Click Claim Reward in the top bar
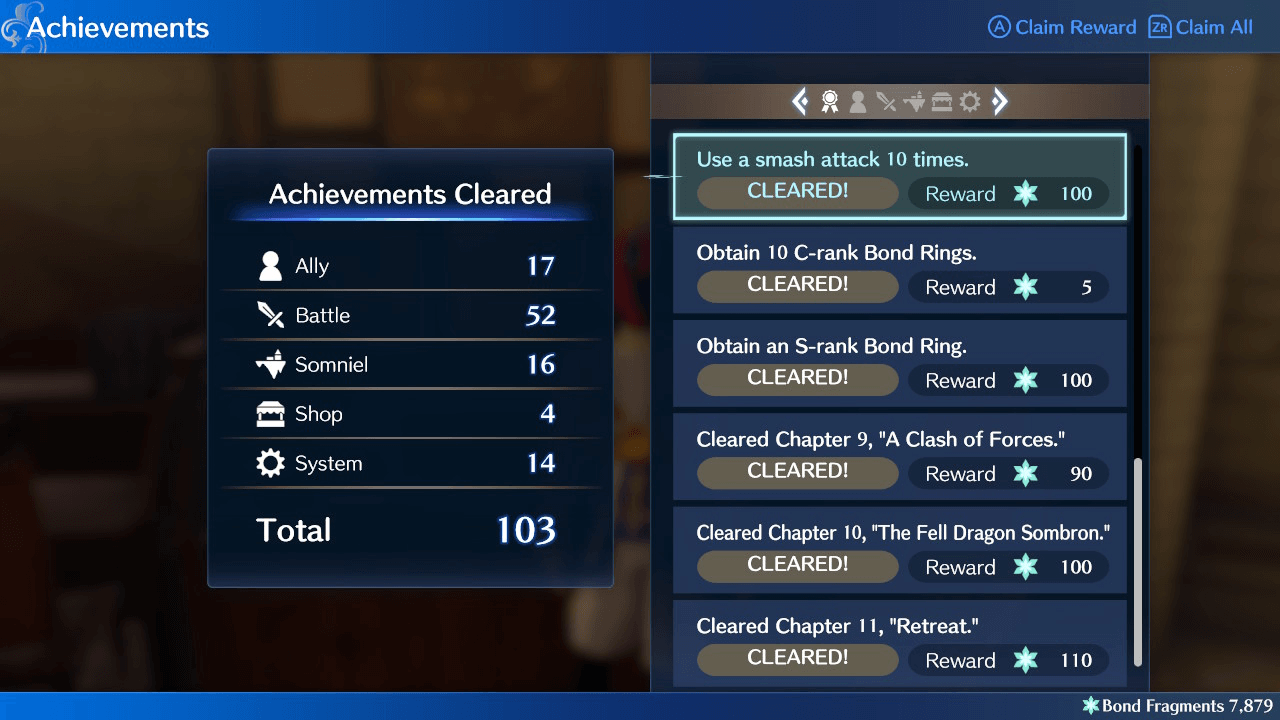 1061,27
